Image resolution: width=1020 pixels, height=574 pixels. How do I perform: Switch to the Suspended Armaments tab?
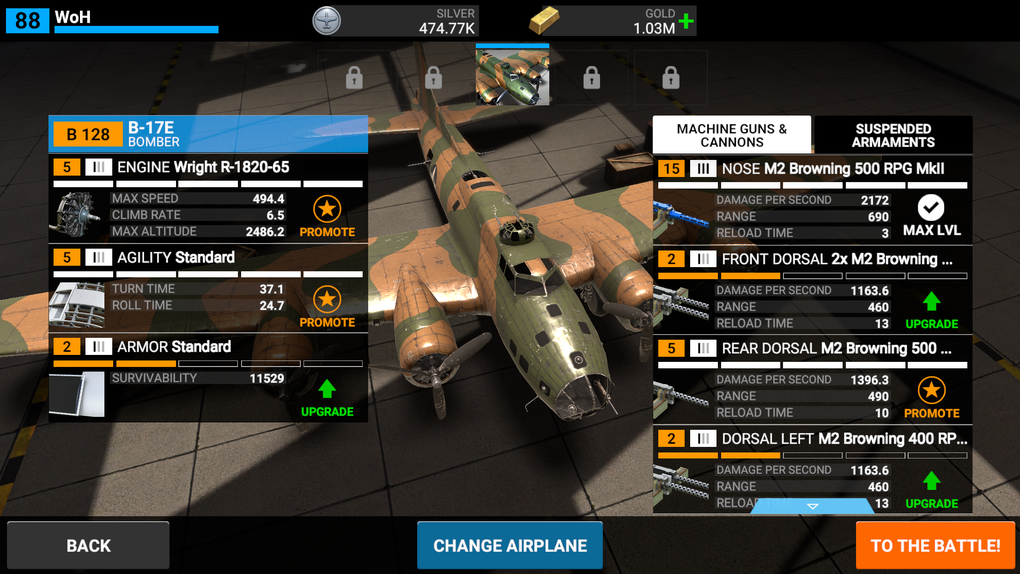tap(893, 135)
